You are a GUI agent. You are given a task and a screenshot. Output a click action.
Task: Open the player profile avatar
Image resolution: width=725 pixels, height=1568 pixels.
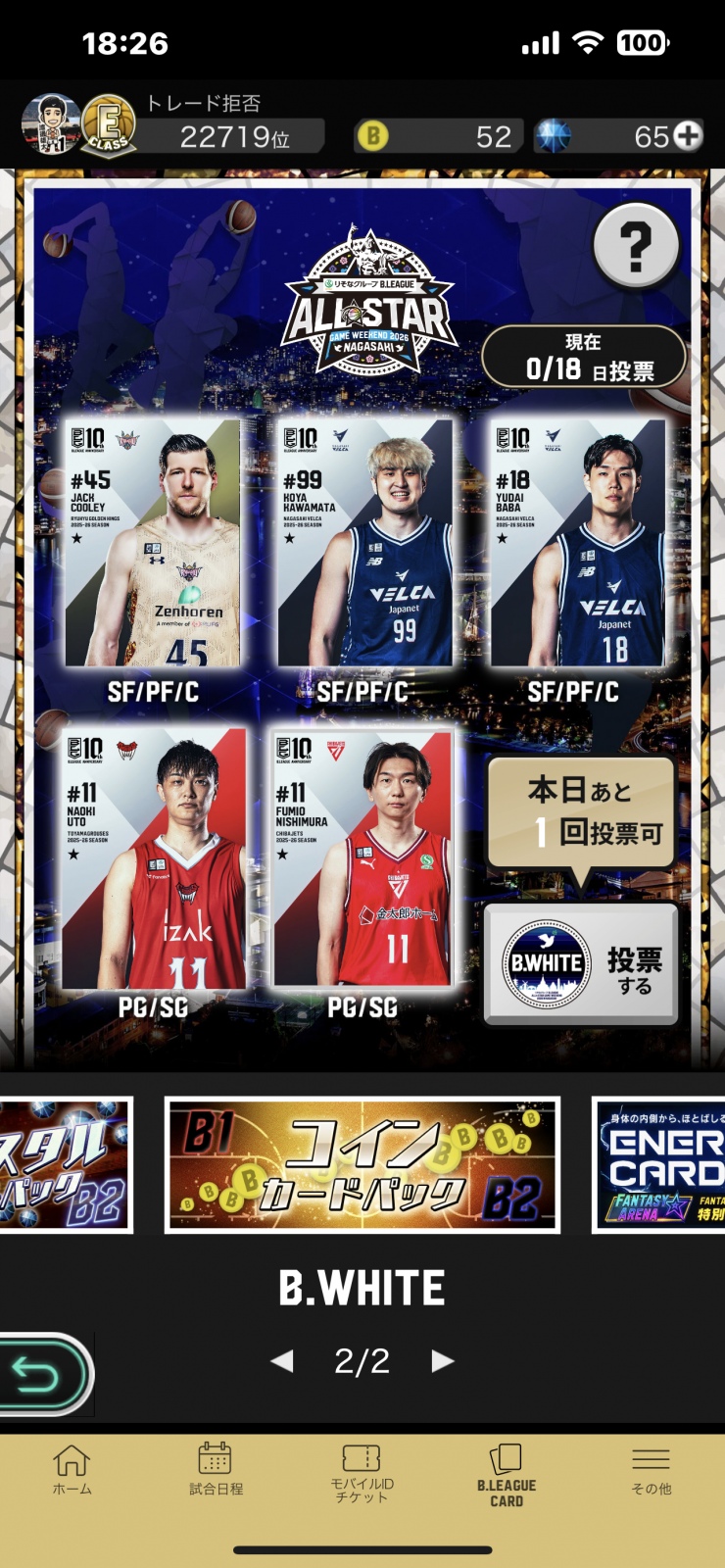tap(51, 125)
